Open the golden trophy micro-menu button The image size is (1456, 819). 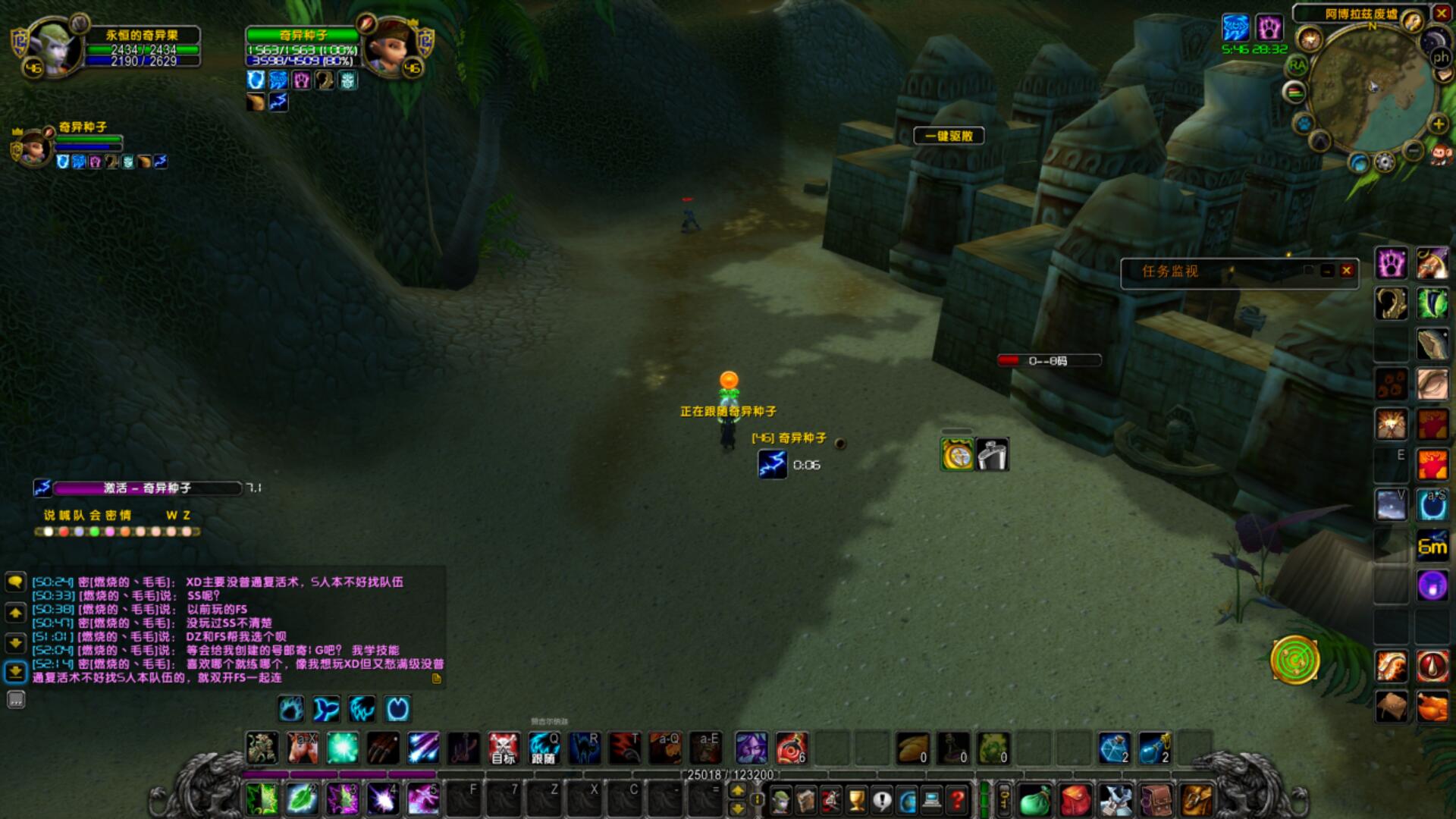coord(856,800)
